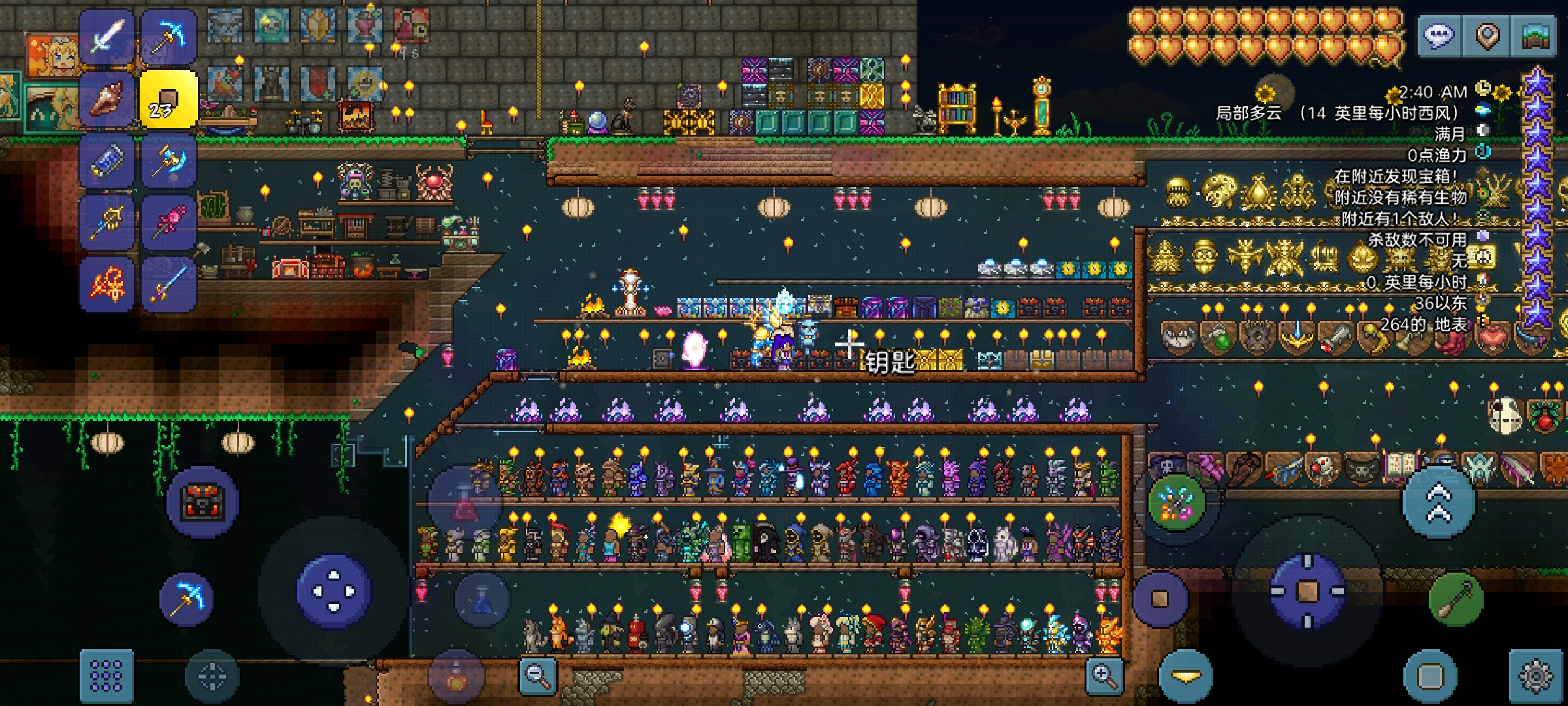Open the world map landscape button
This screenshot has width=1568, height=706.
1535,35
